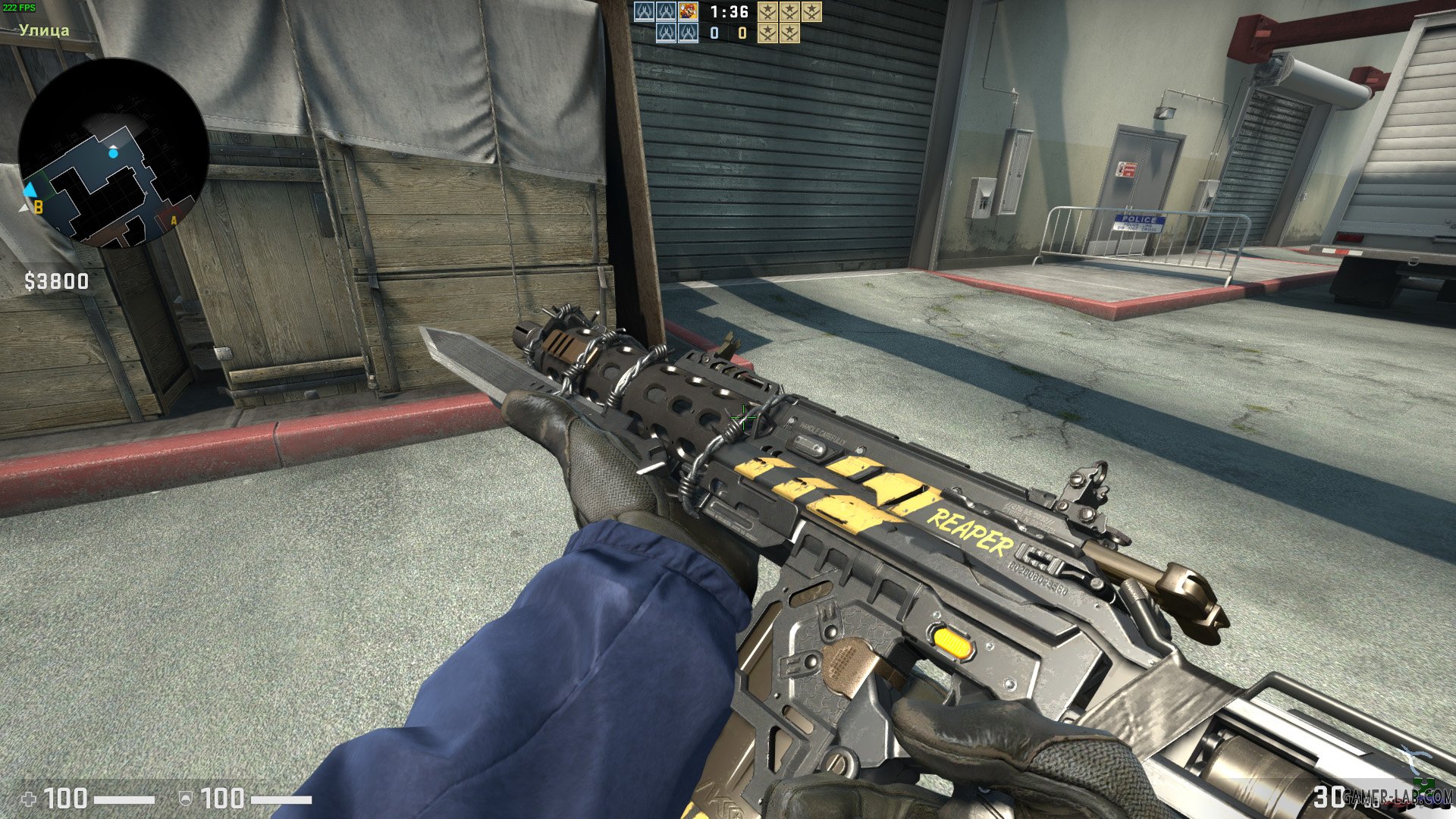Click the health cross icon

[x=28, y=799]
